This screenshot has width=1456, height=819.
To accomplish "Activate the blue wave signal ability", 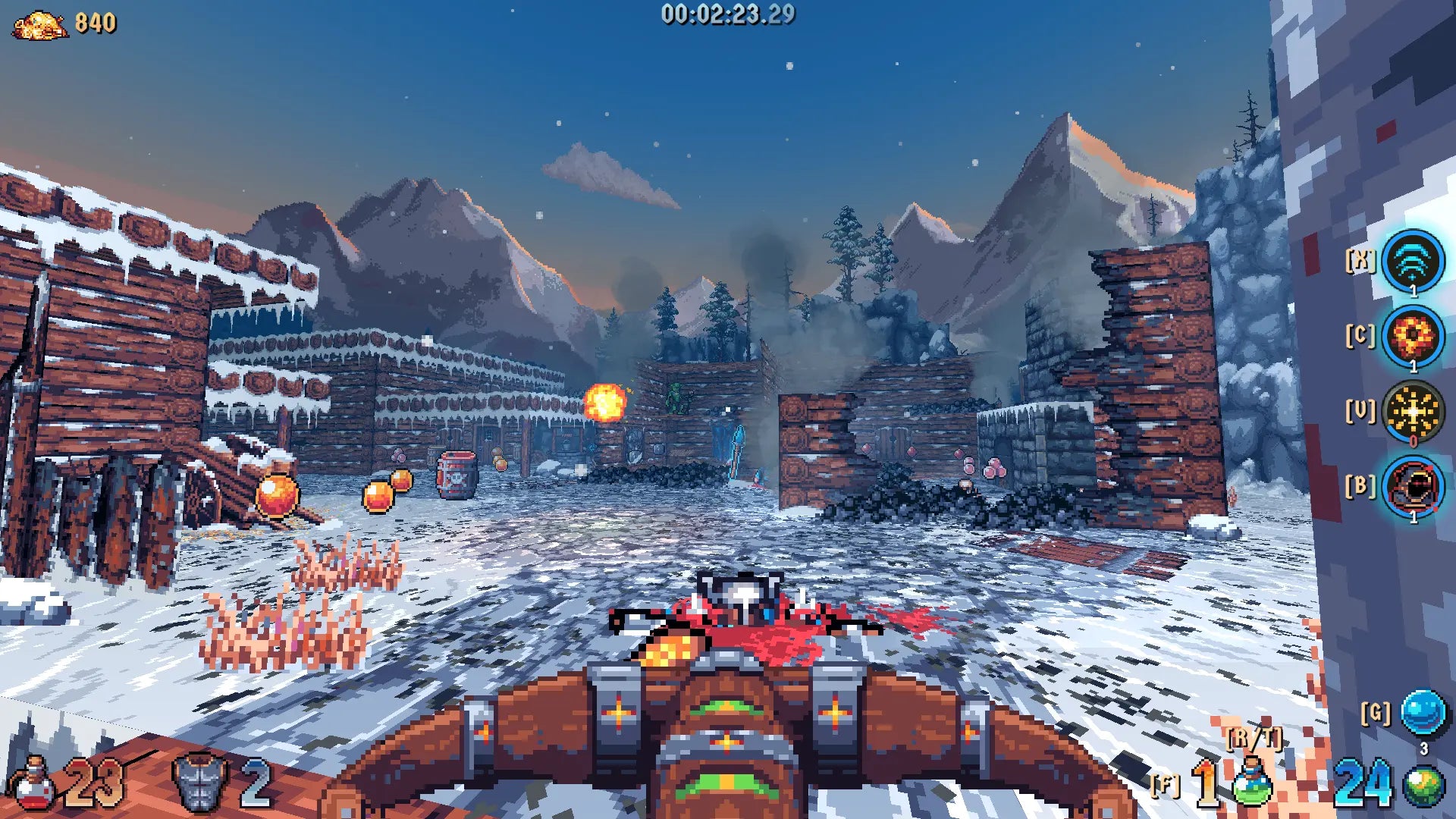I will click(x=1412, y=262).
